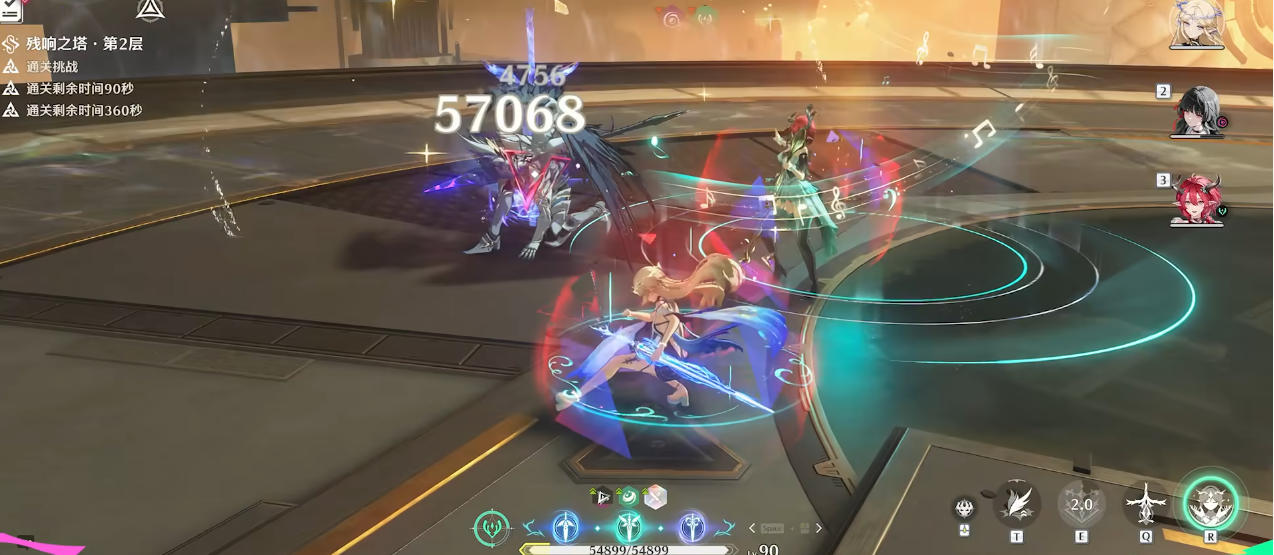Click the right arrow beside Space prompt
Viewport: 1274px width, 555px height.
(818, 528)
